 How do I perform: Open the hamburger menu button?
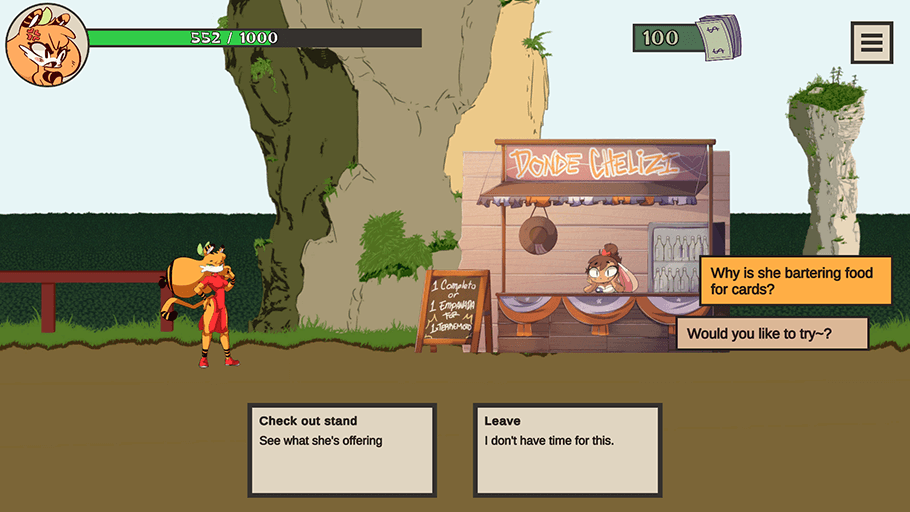[871, 42]
